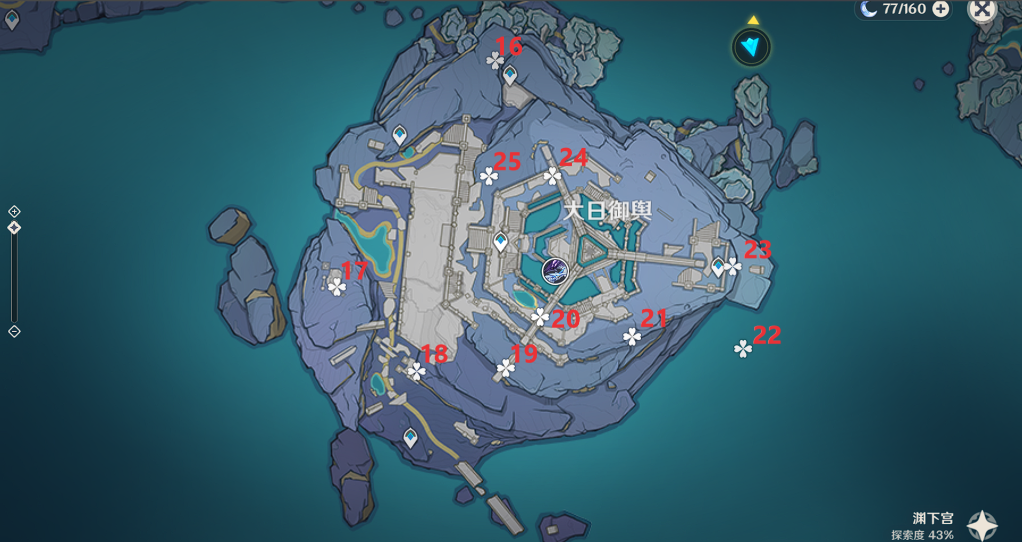Choose the clover marker numbered 20
Screen dimensions: 1022x542
(540, 317)
